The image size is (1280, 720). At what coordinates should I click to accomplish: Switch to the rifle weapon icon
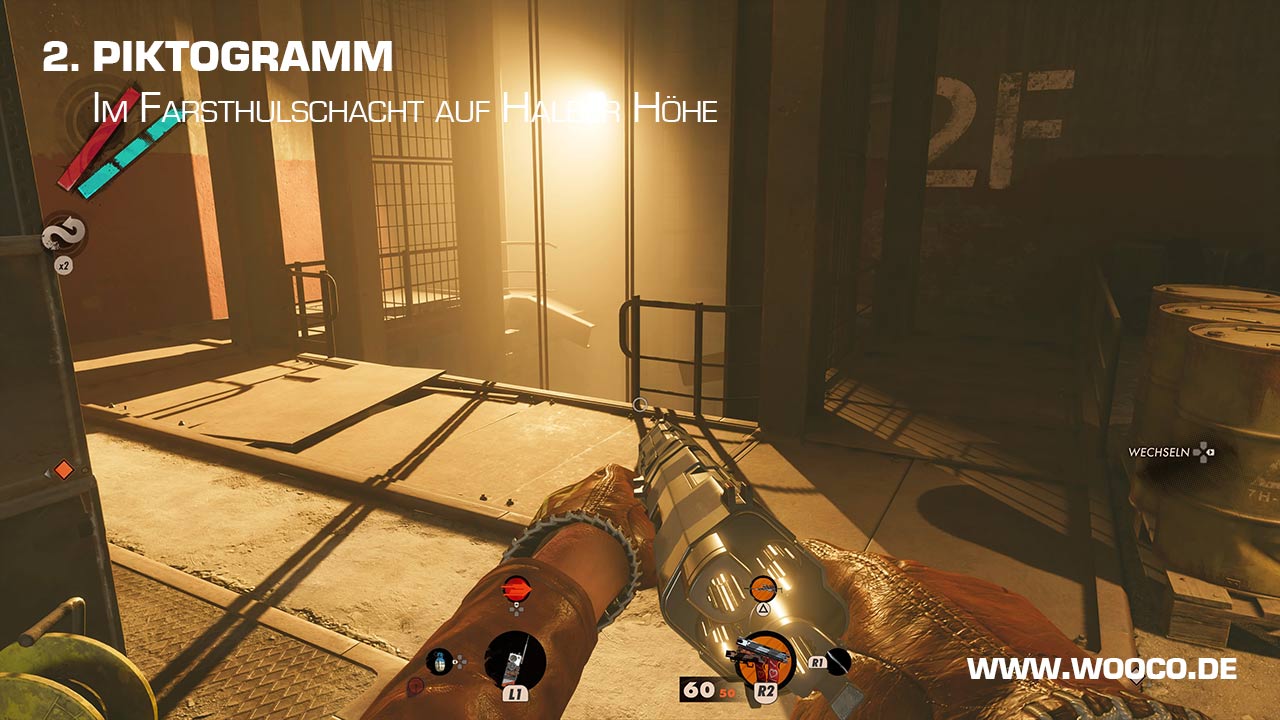coord(764,588)
